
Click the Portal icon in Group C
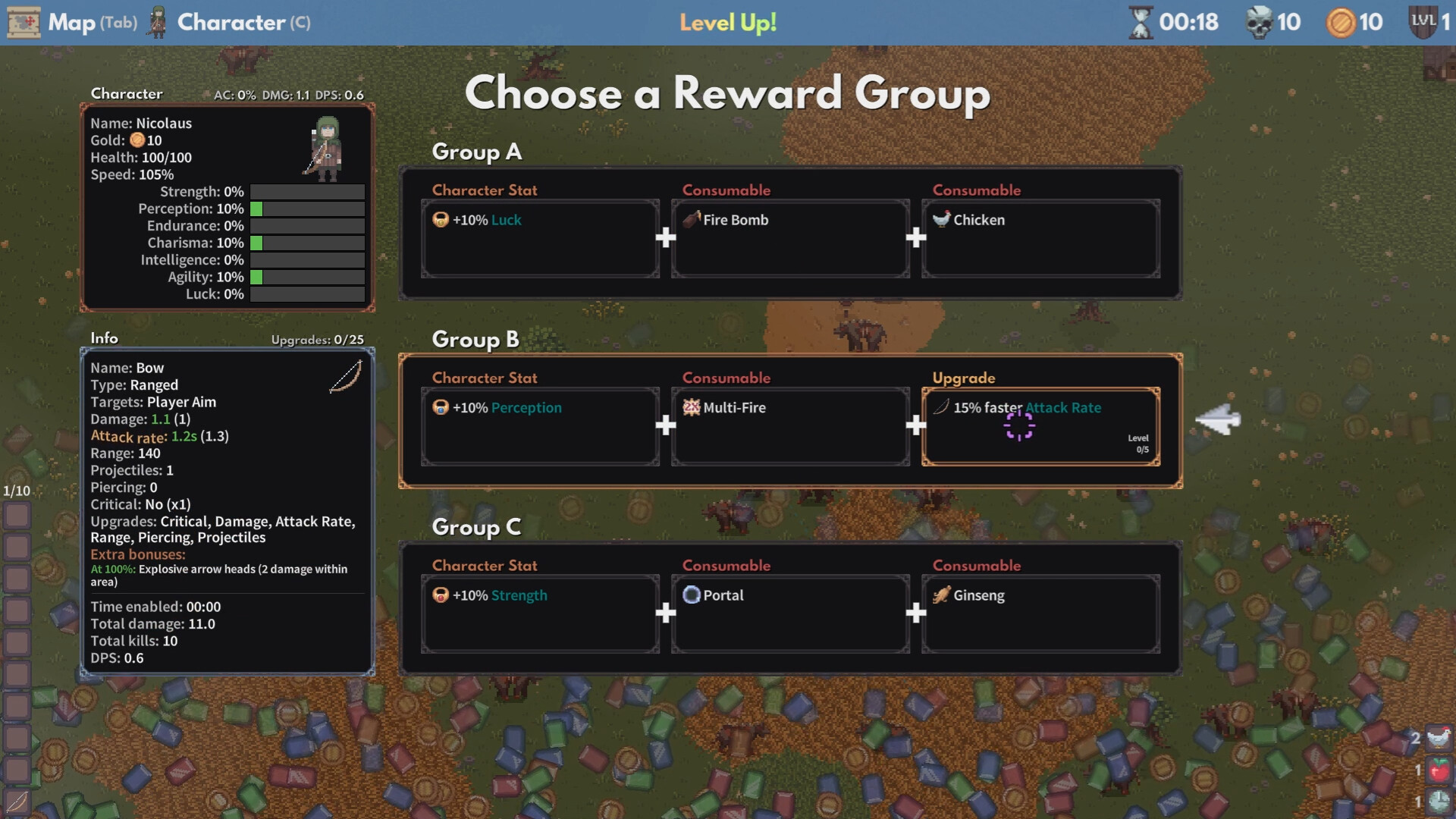(x=692, y=595)
